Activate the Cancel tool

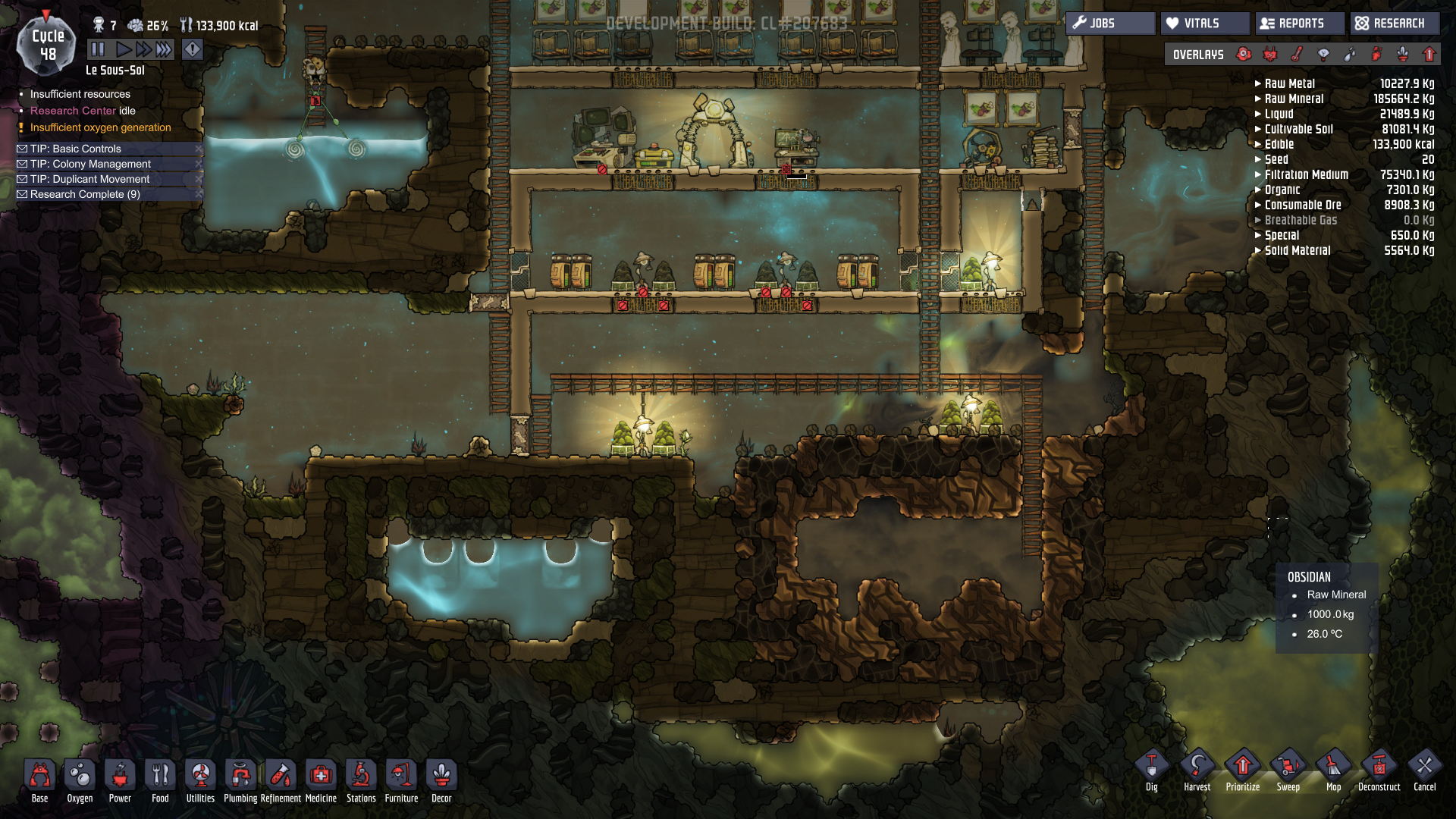pyautogui.click(x=1424, y=770)
